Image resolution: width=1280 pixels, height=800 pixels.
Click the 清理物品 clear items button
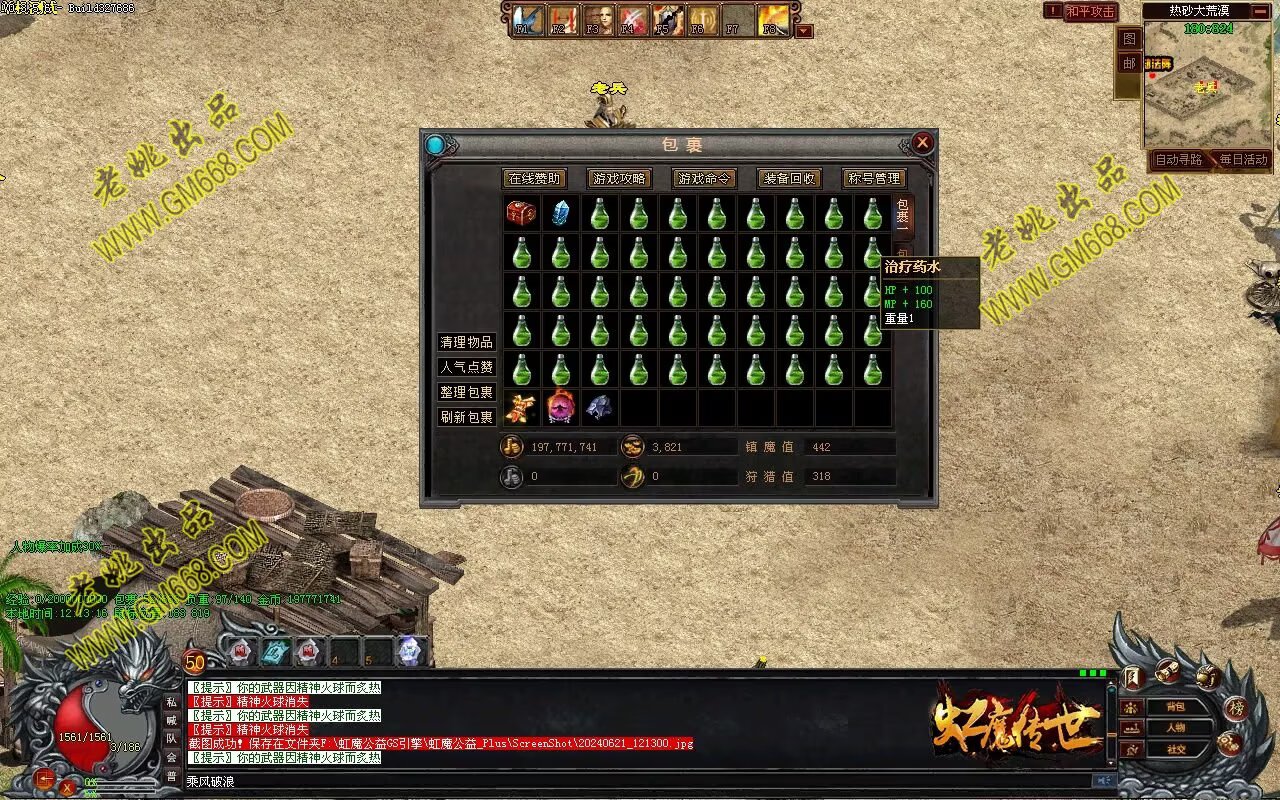click(x=467, y=342)
